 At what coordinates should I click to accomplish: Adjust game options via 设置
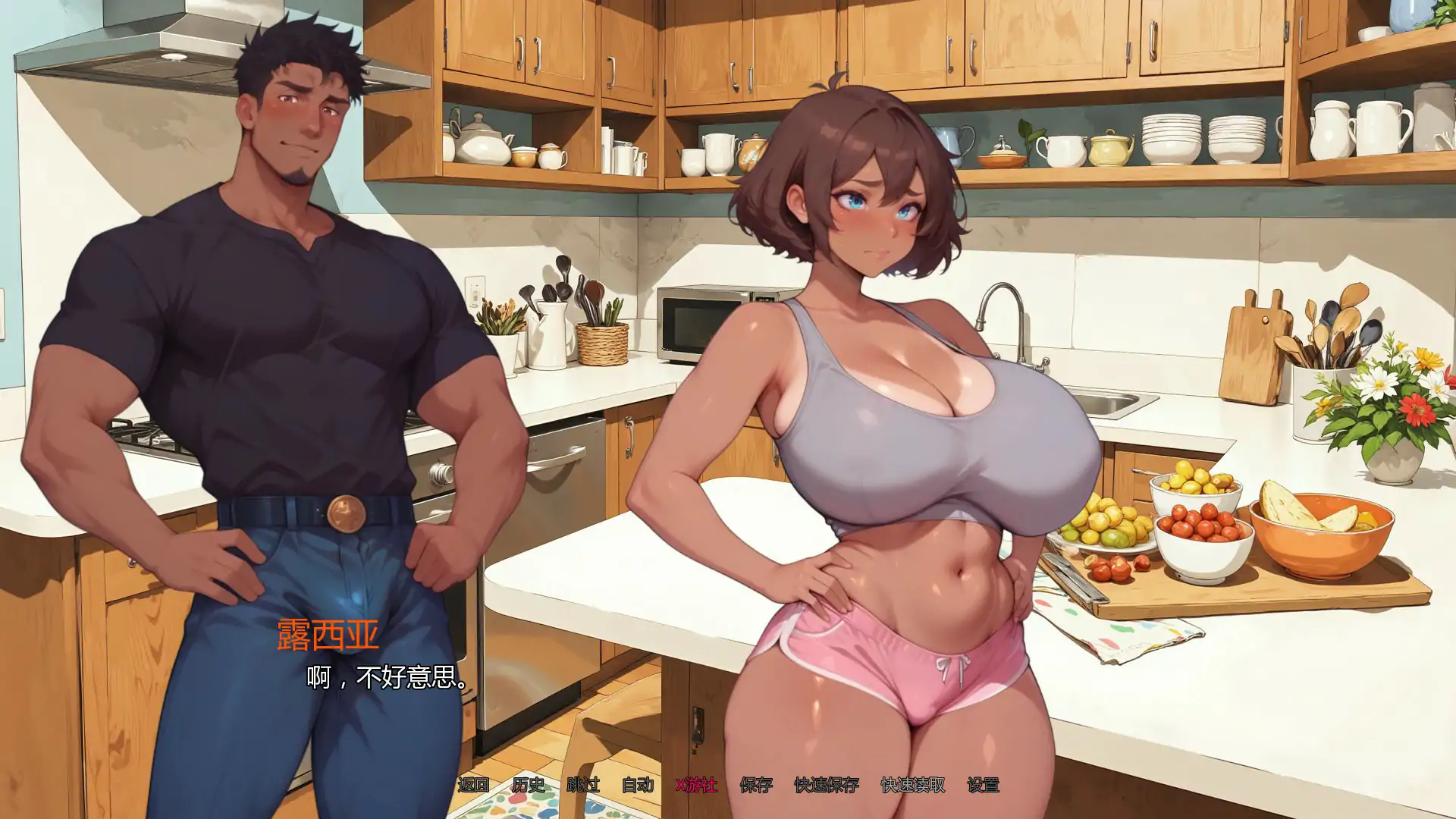click(984, 787)
